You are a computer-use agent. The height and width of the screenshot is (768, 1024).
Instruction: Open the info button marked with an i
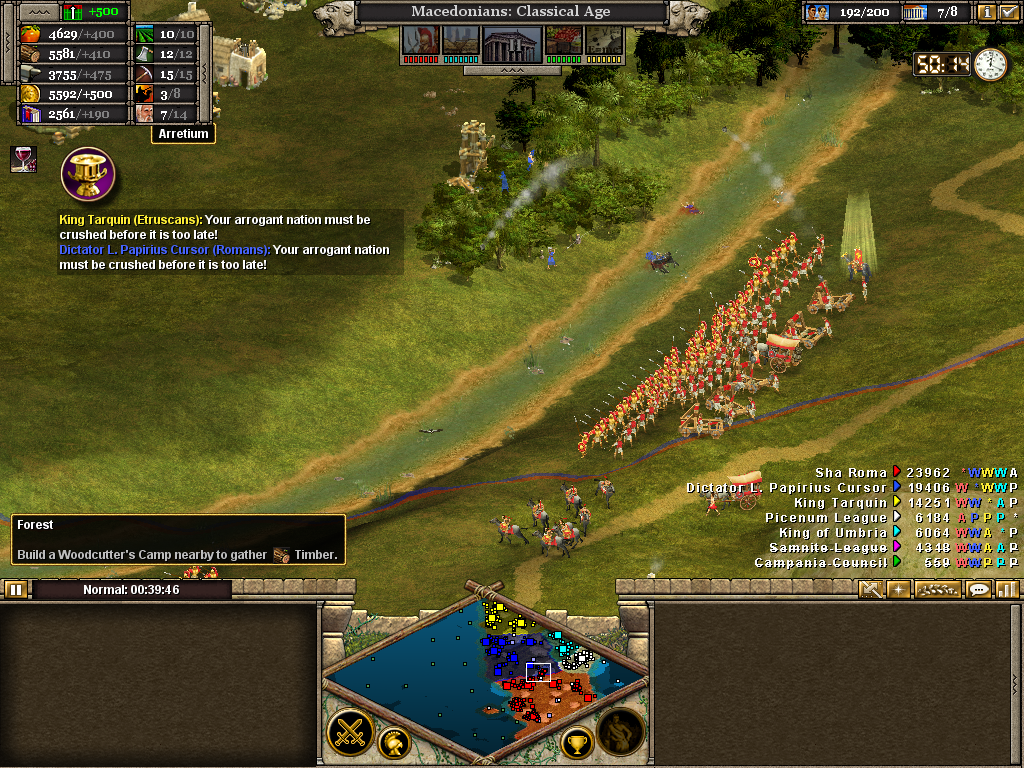tap(987, 12)
